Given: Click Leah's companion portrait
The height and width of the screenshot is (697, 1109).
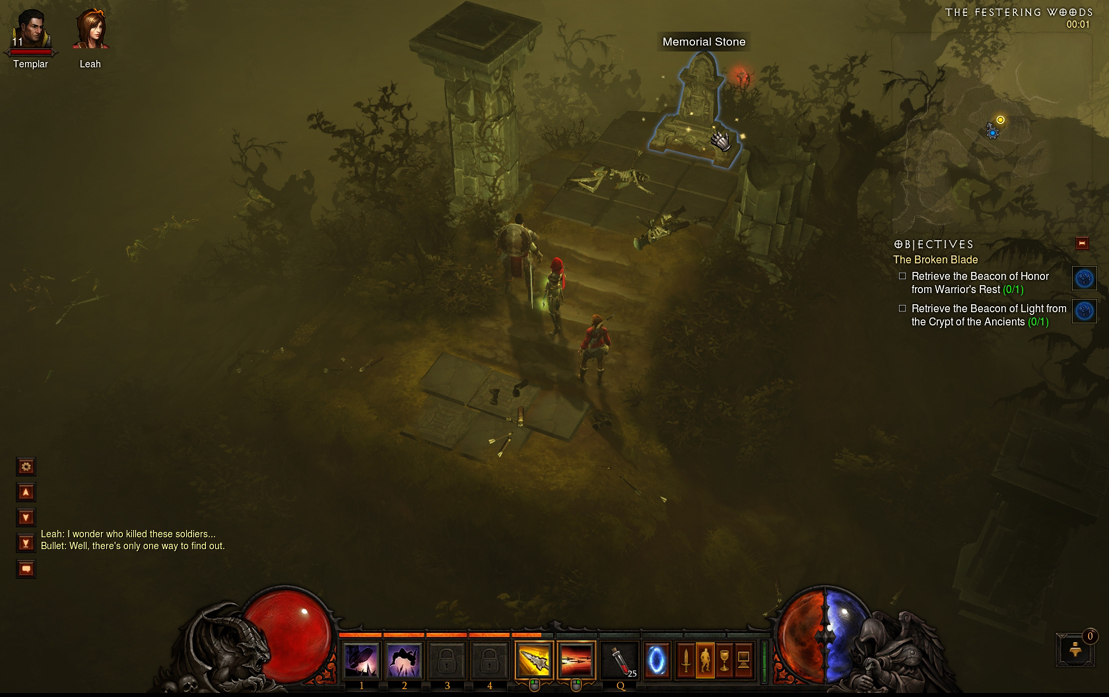Looking at the screenshot, I should click(x=90, y=30).
